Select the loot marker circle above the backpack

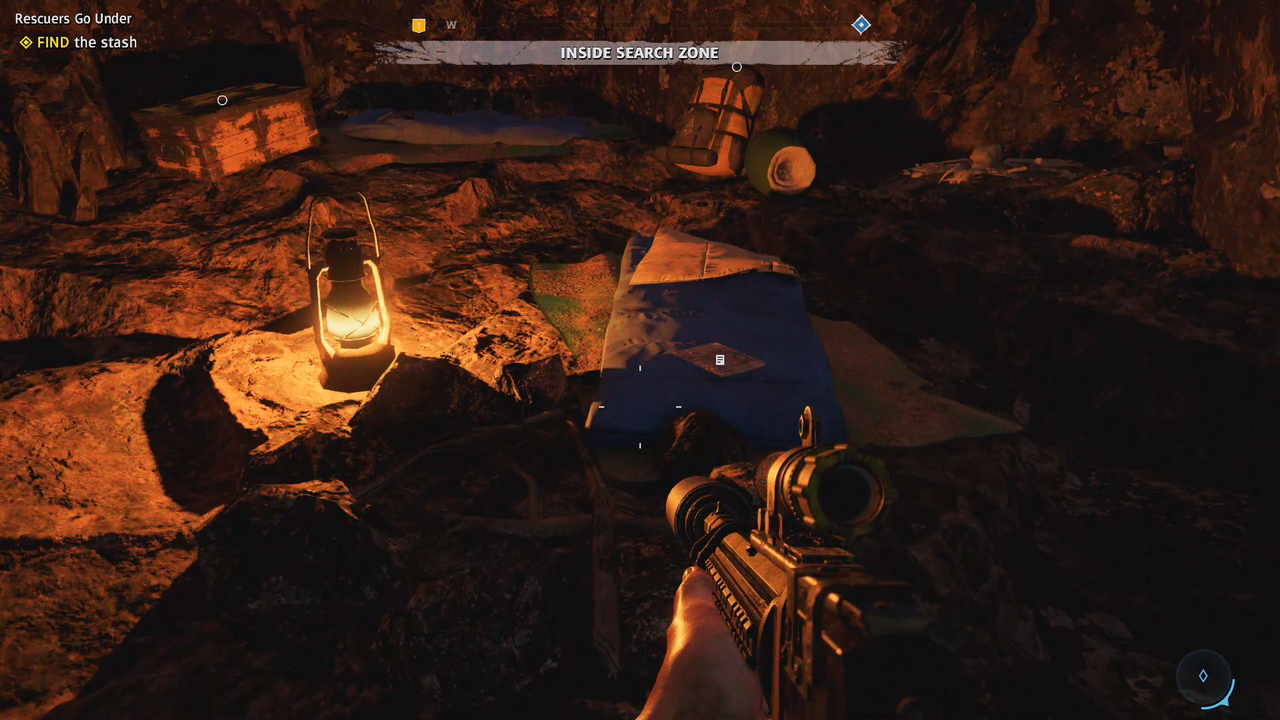tap(737, 67)
